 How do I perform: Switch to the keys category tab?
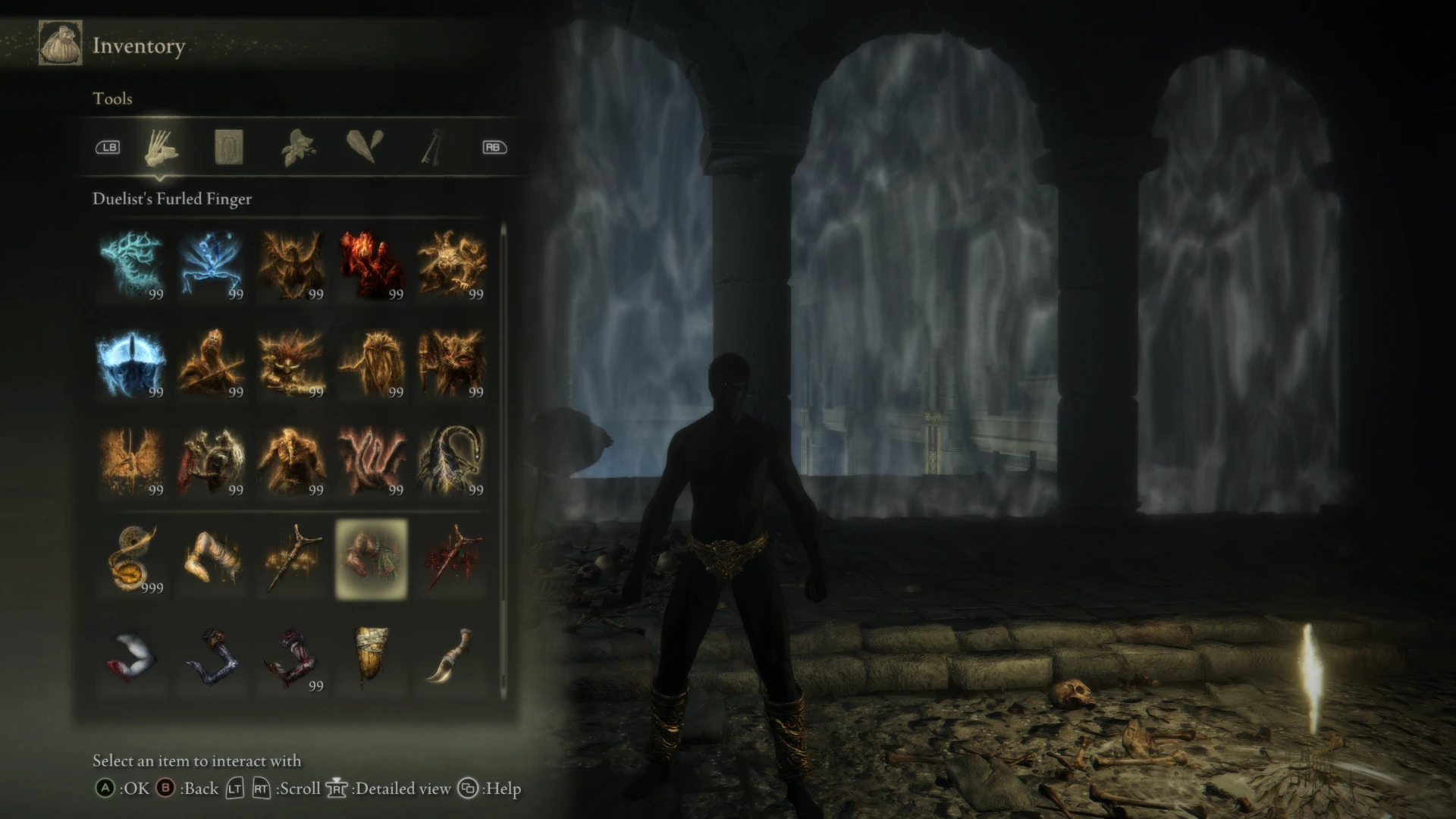431,148
